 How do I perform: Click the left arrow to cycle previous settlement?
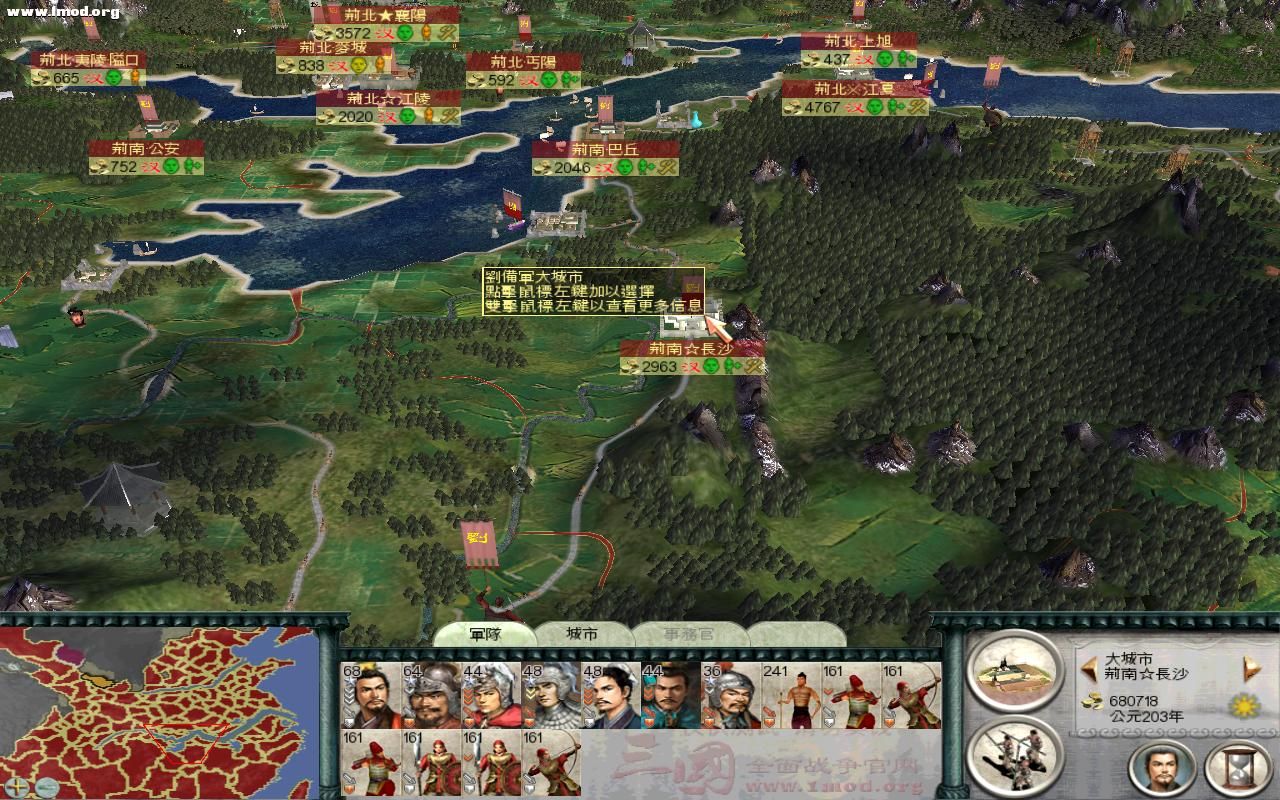[1089, 669]
